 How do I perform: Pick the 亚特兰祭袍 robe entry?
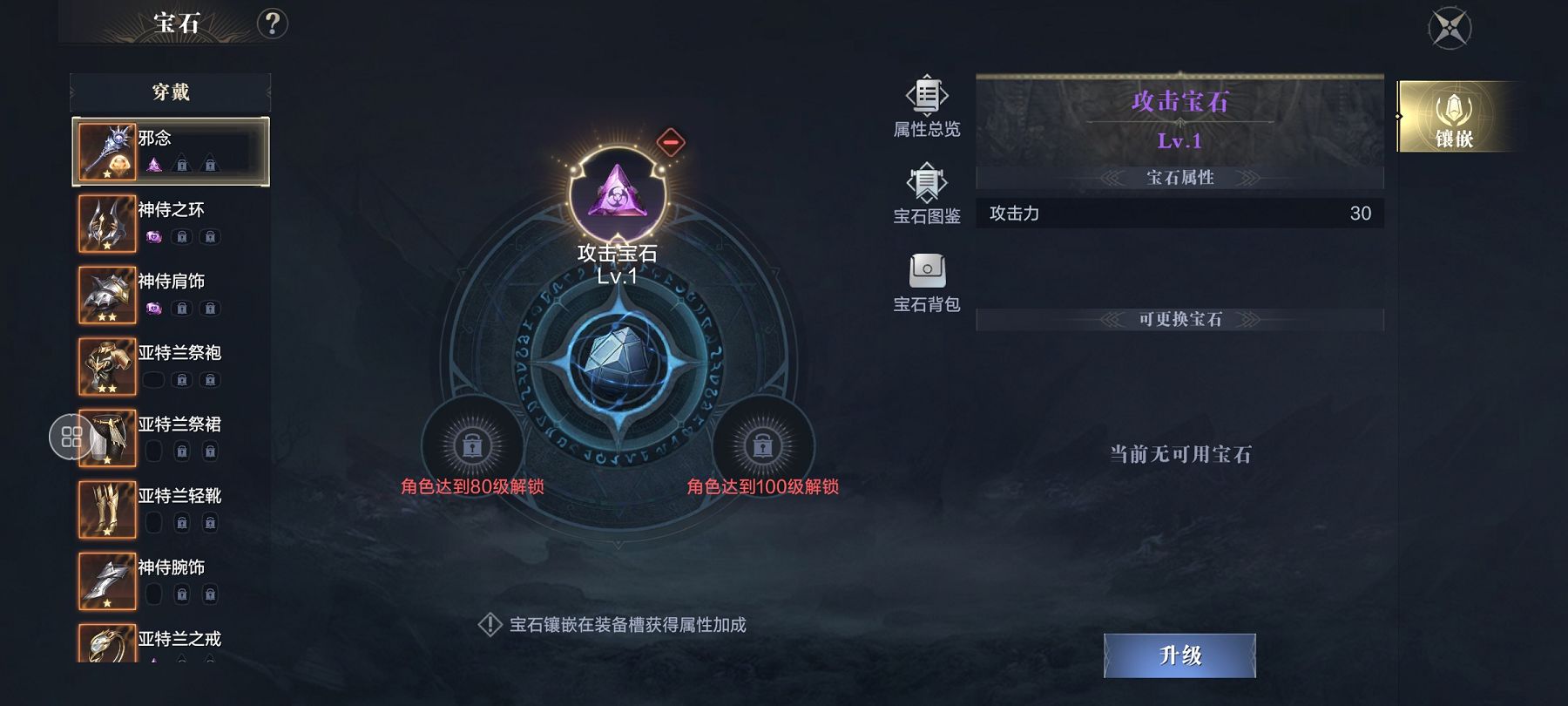tap(171, 366)
